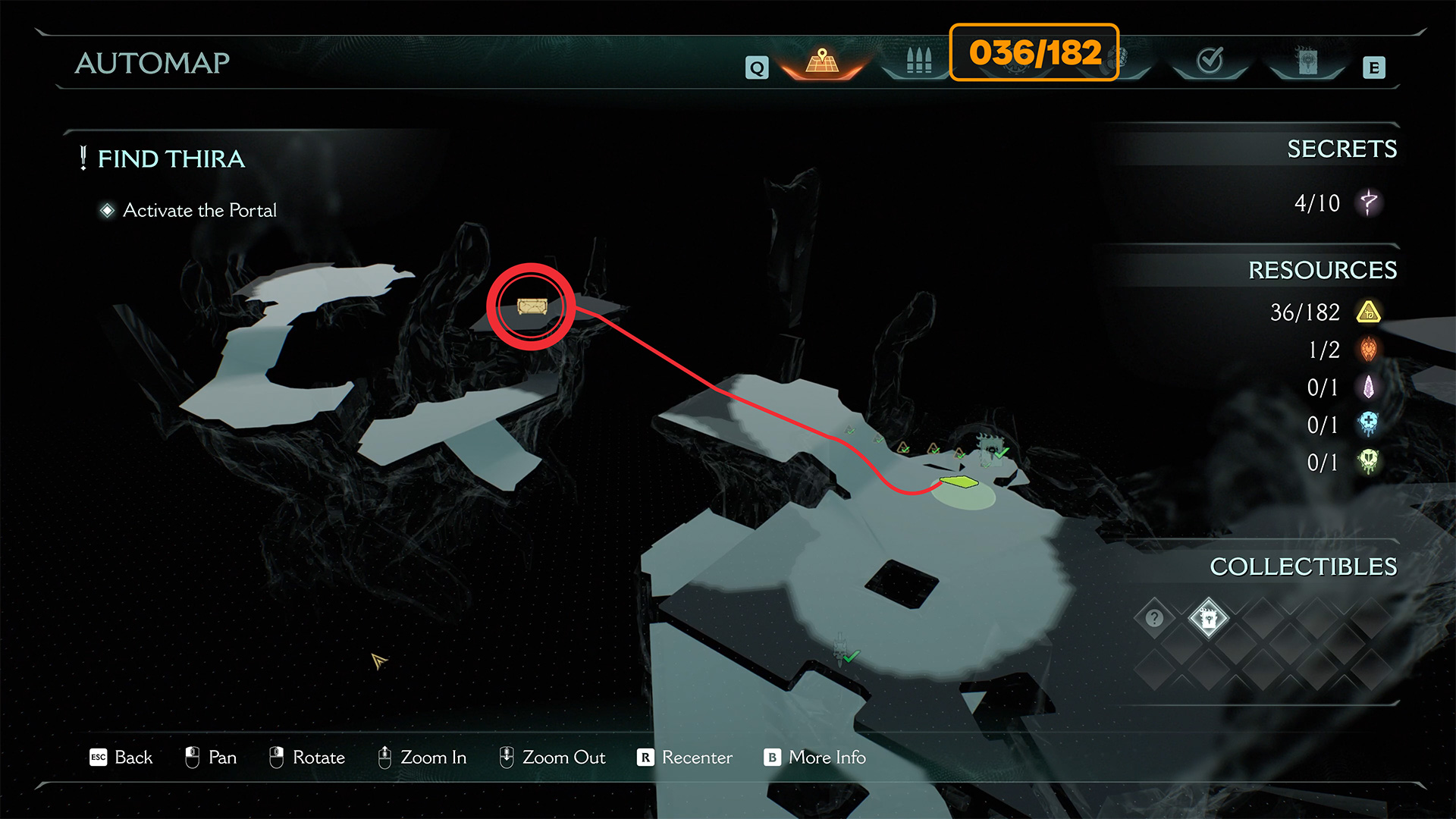This screenshot has width=1456, height=819.
Task: Switch to the bullets arsenal tab
Action: pyautogui.click(x=918, y=61)
